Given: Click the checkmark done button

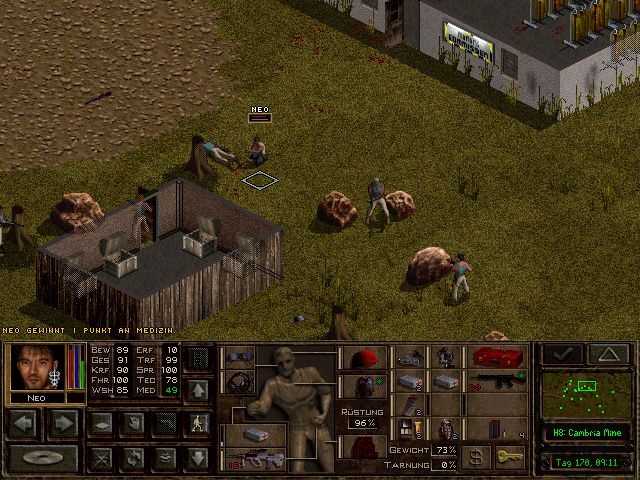Looking at the screenshot, I should 562,353.
